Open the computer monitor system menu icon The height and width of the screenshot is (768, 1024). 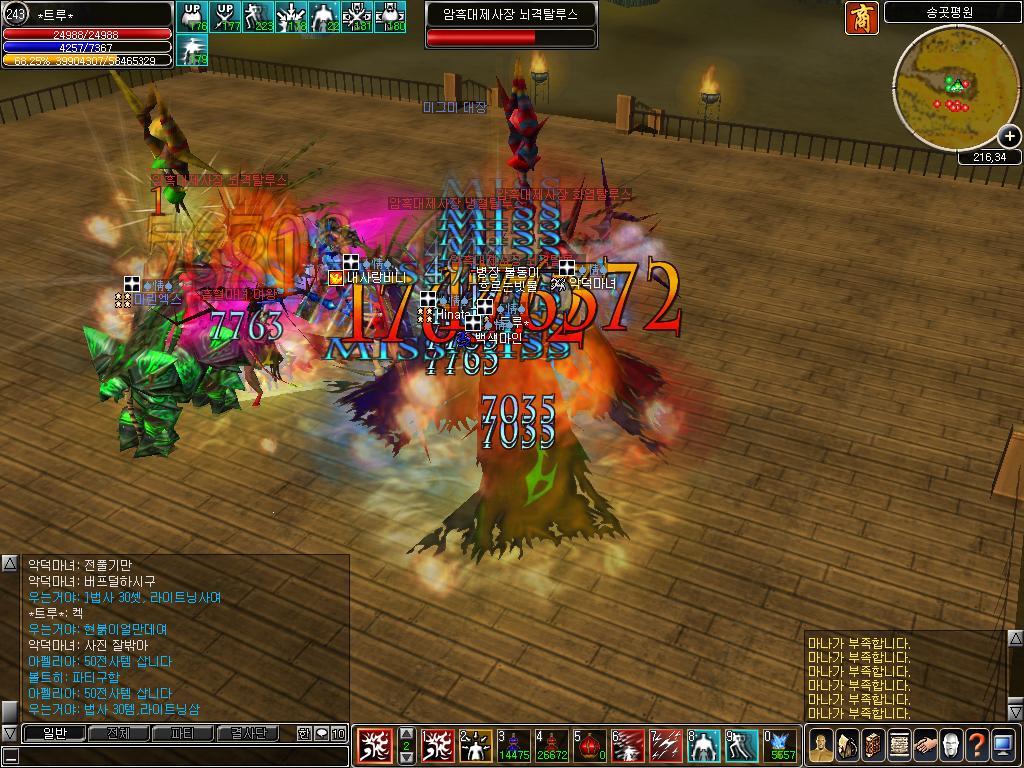pos(1003,746)
